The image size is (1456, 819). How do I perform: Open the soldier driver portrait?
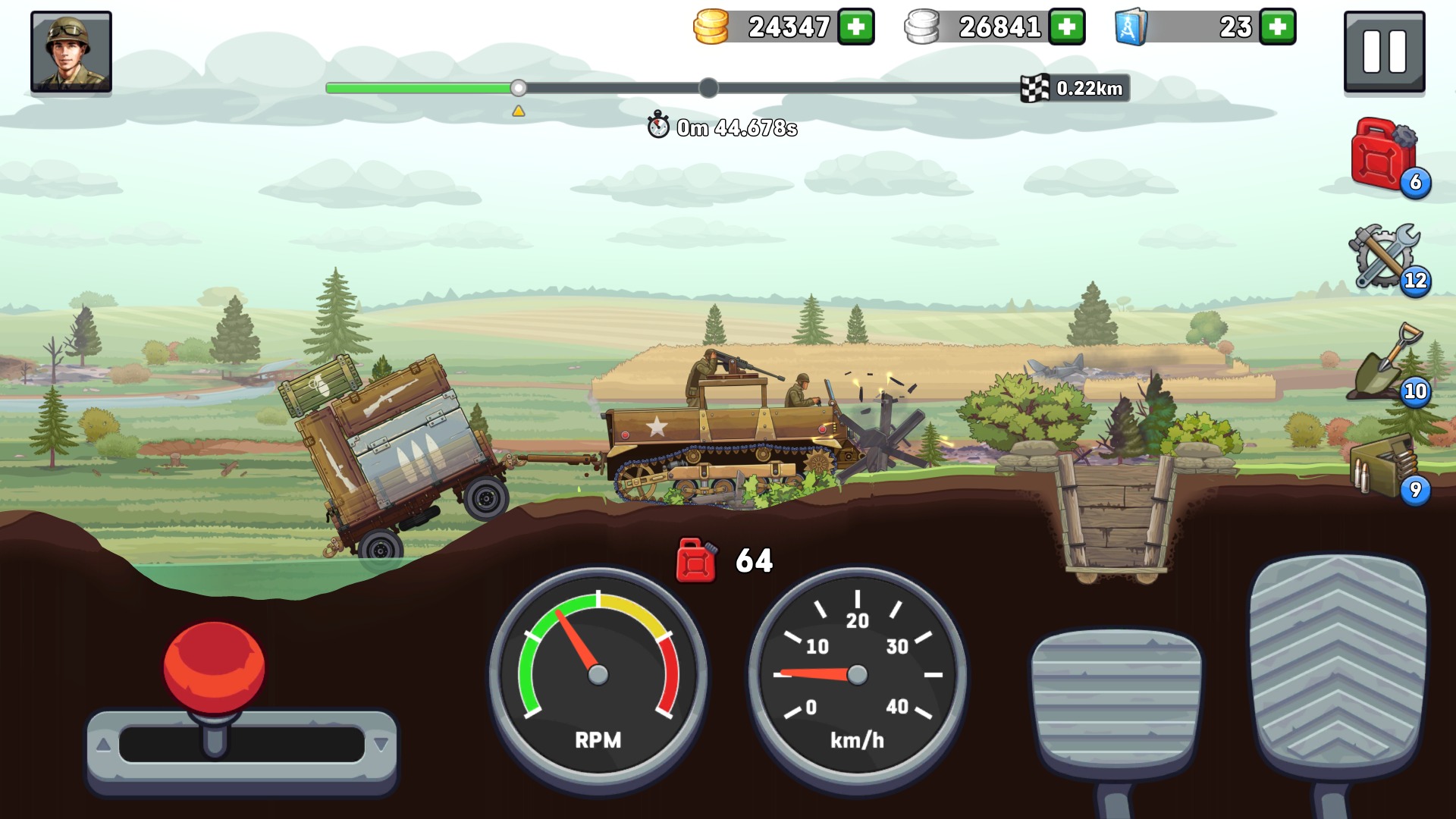coord(71,52)
